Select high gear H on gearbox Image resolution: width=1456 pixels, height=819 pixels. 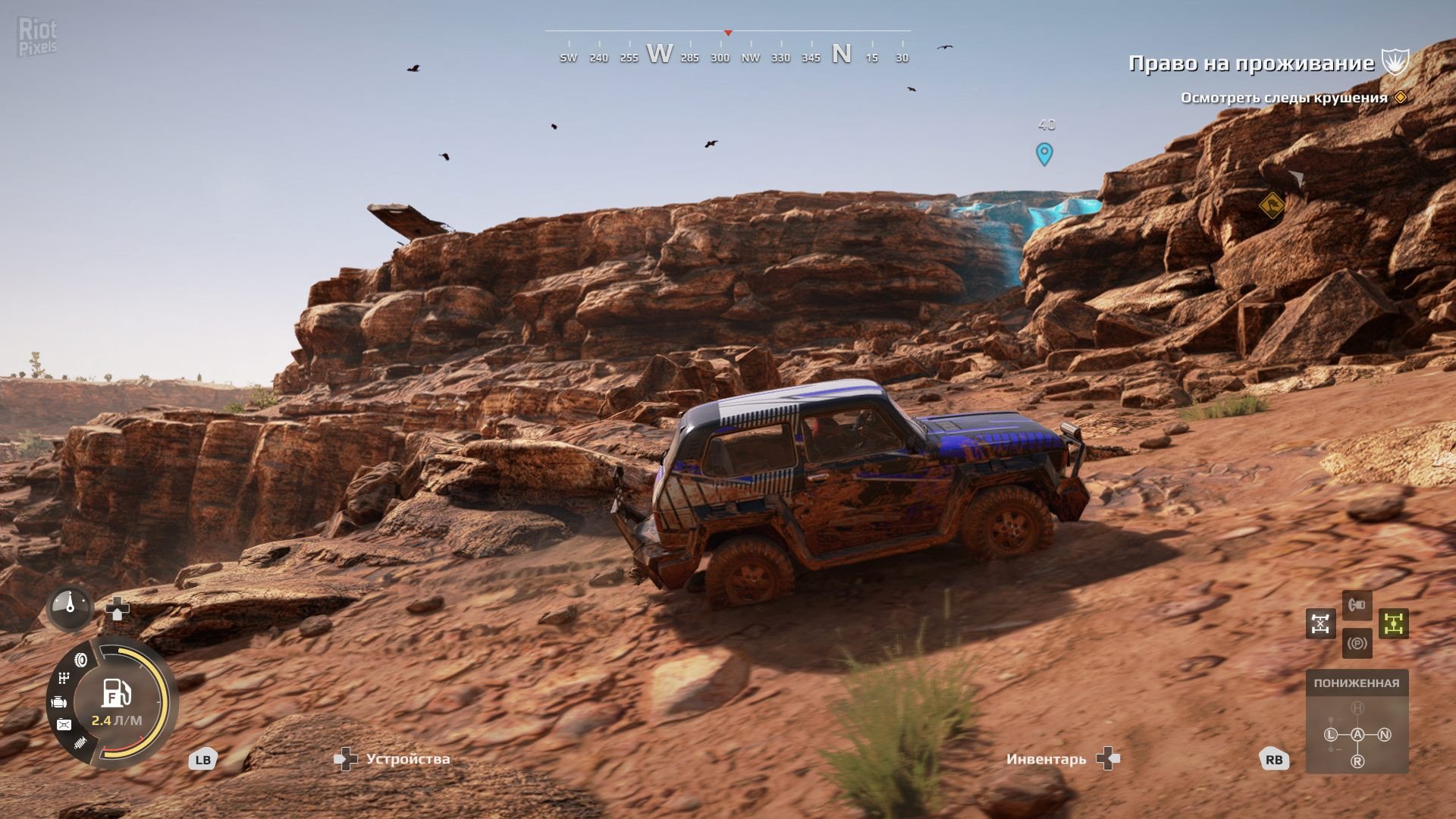click(1357, 708)
